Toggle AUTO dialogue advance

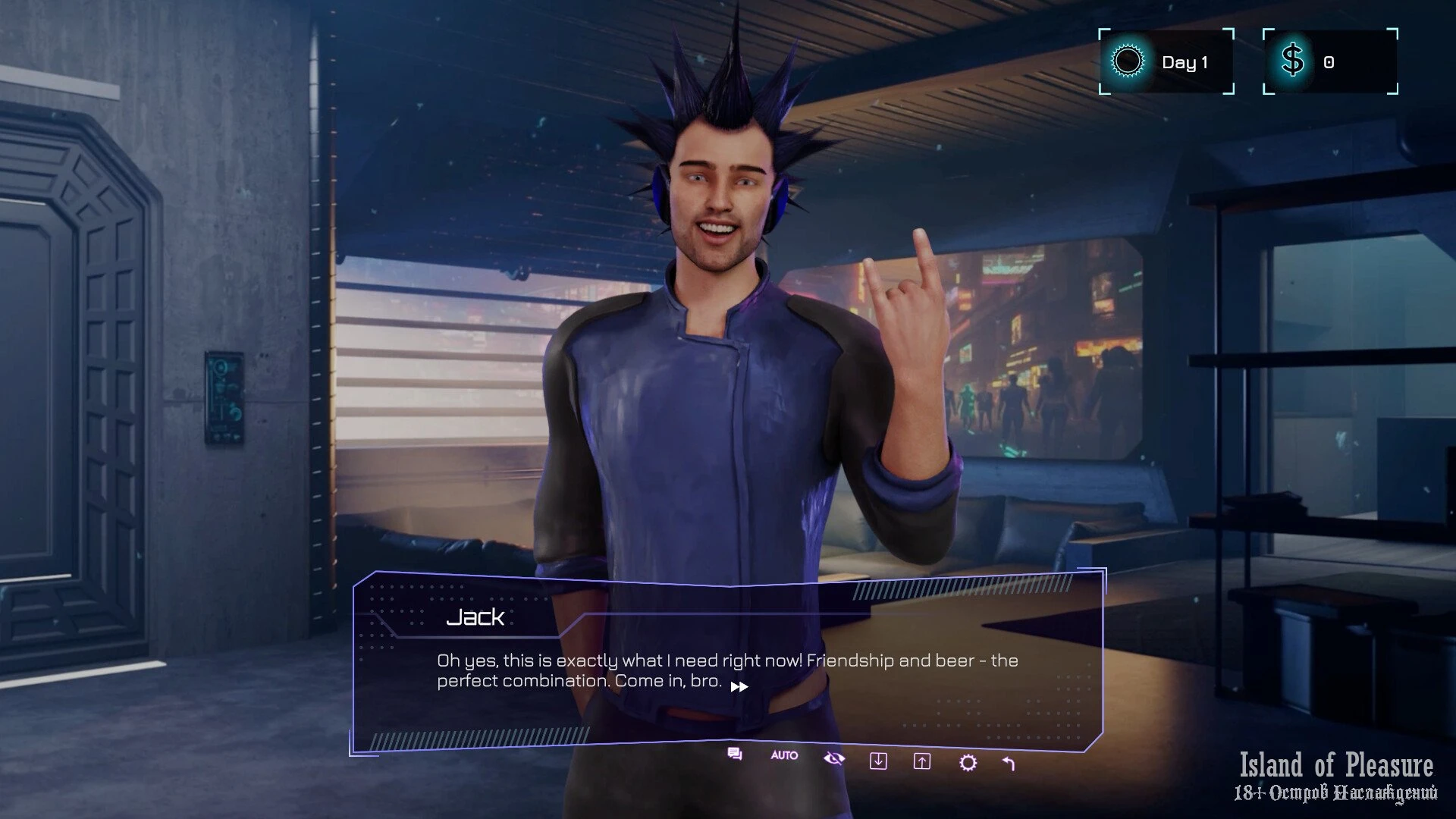pyautogui.click(x=784, y=755)
